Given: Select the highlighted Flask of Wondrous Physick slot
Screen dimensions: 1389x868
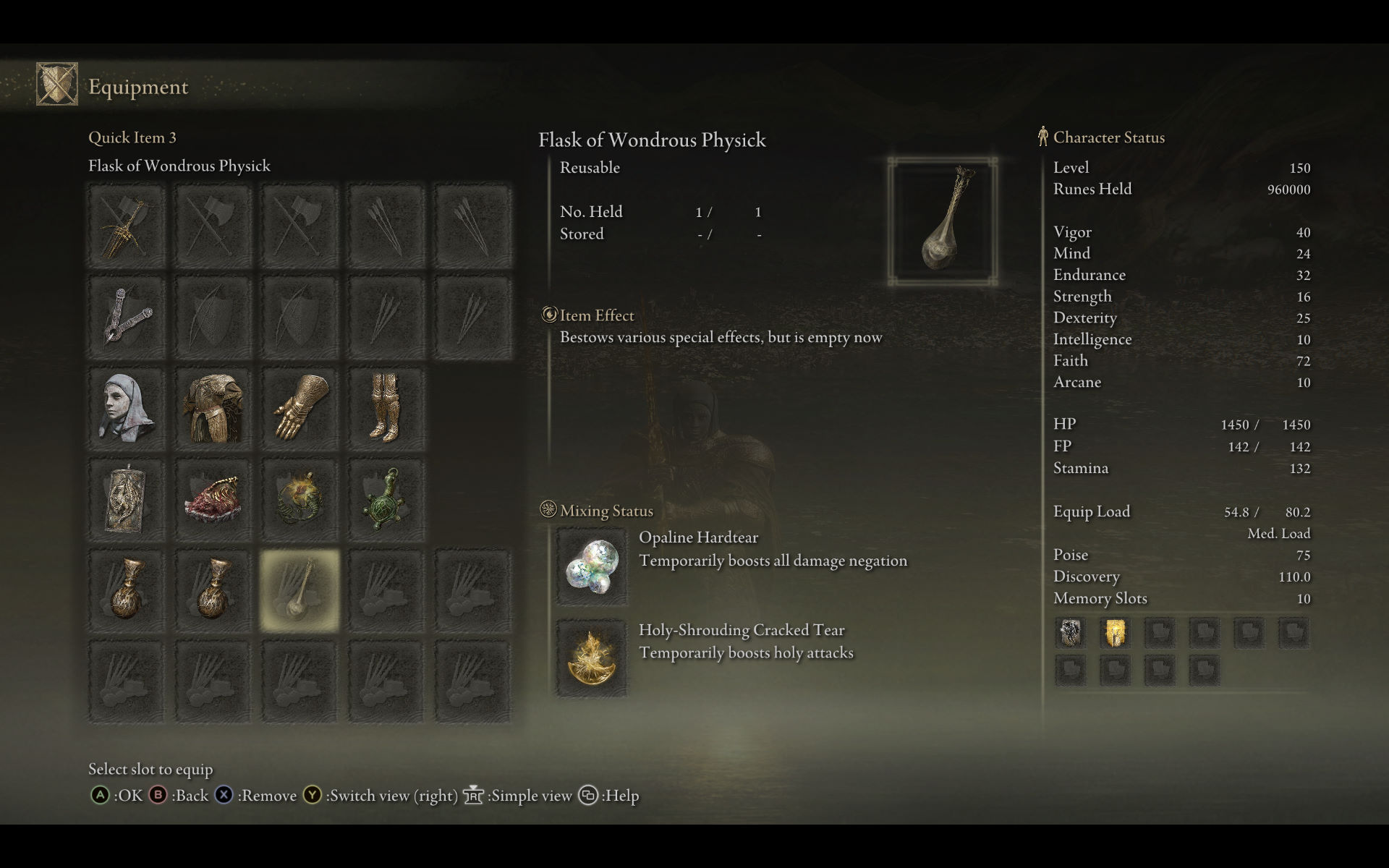Looking at the screenshot, I should click(x=300, y=590).
